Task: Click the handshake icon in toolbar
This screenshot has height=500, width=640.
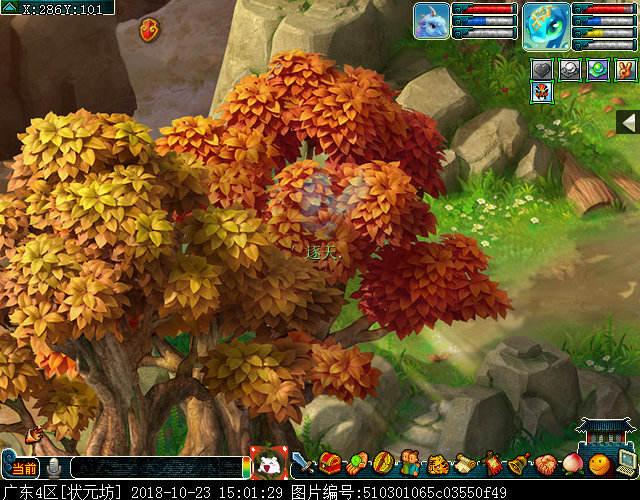Action: [x=545, y=464]
